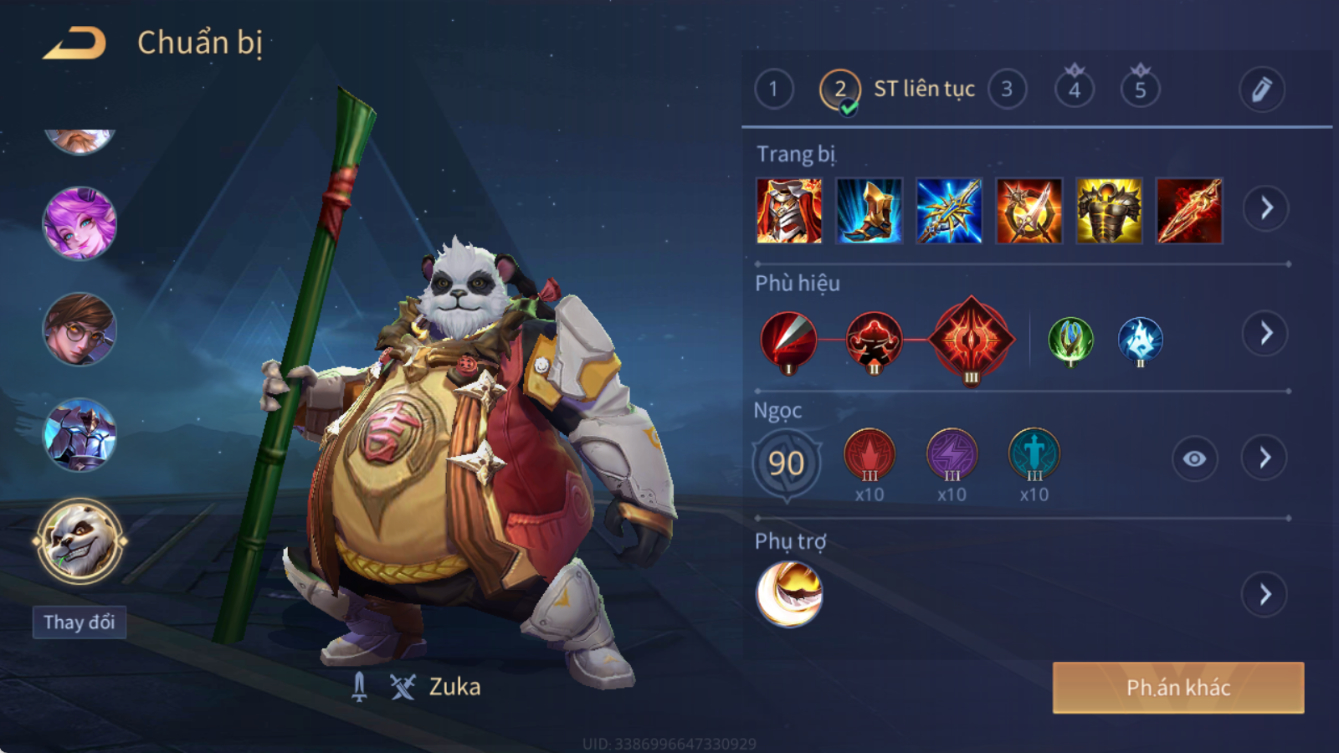The width and height of the screenshot is (1339, 753).
Task: Select the Phụ trợ support skill icon
Action: (x=789, y=594)
